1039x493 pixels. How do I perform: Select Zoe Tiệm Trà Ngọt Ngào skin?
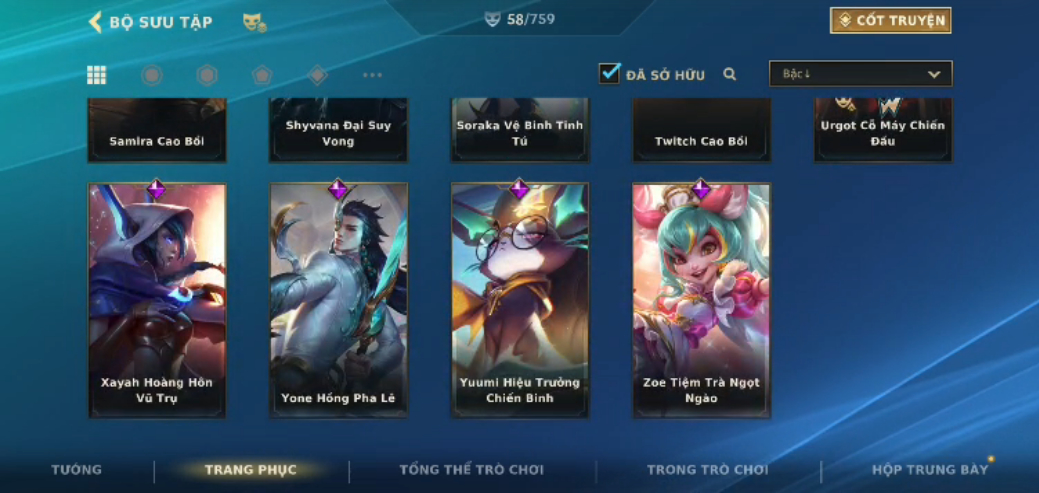pos(701,300)
